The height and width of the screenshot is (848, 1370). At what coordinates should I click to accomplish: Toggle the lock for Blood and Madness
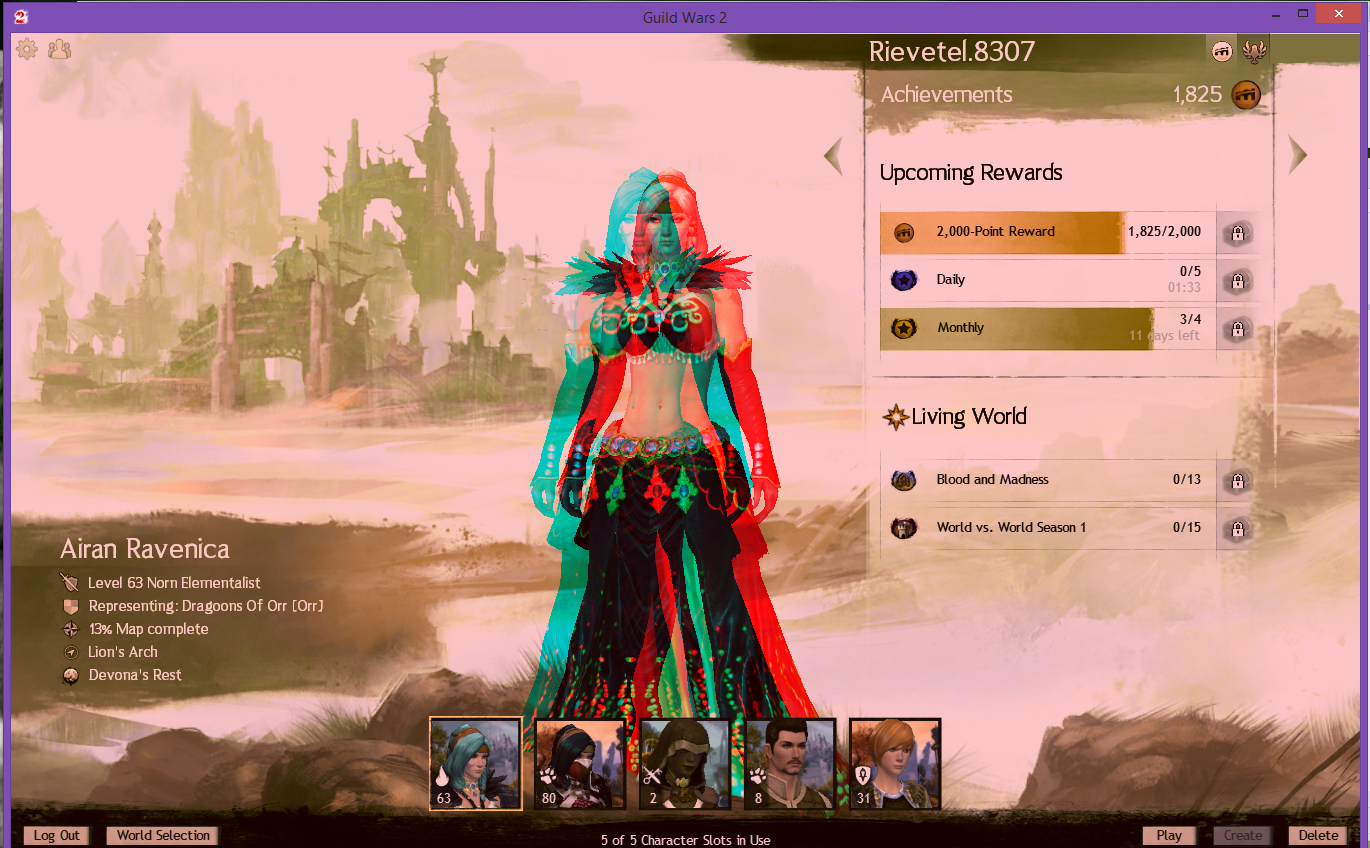(1237, 480)
